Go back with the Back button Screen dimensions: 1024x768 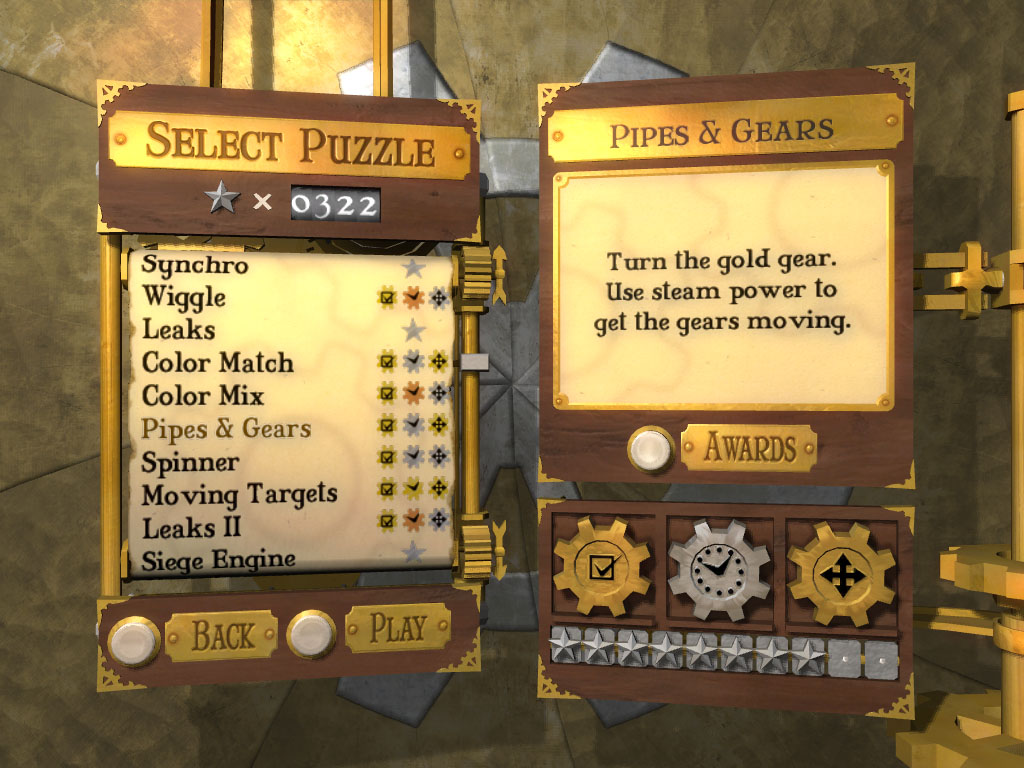point(221,634)
